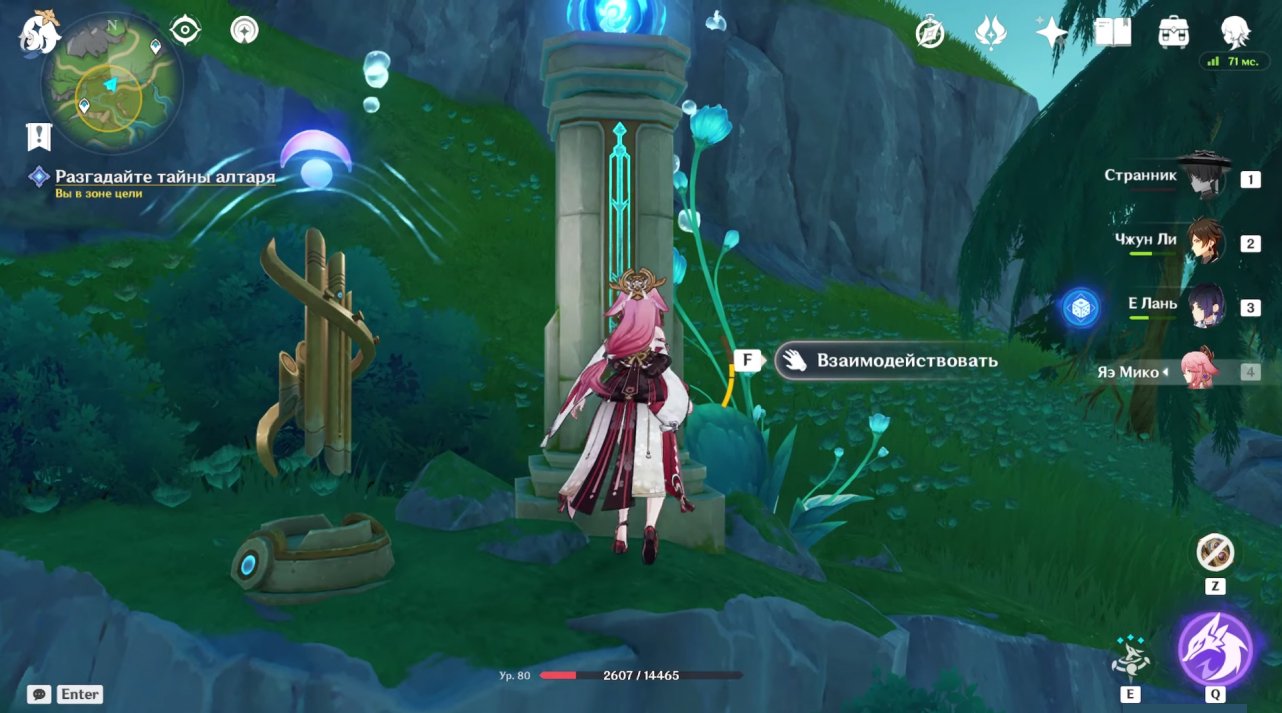Switch to party member Е Лань
This screenshot has width=1282, height=713.
[1203, 305]
